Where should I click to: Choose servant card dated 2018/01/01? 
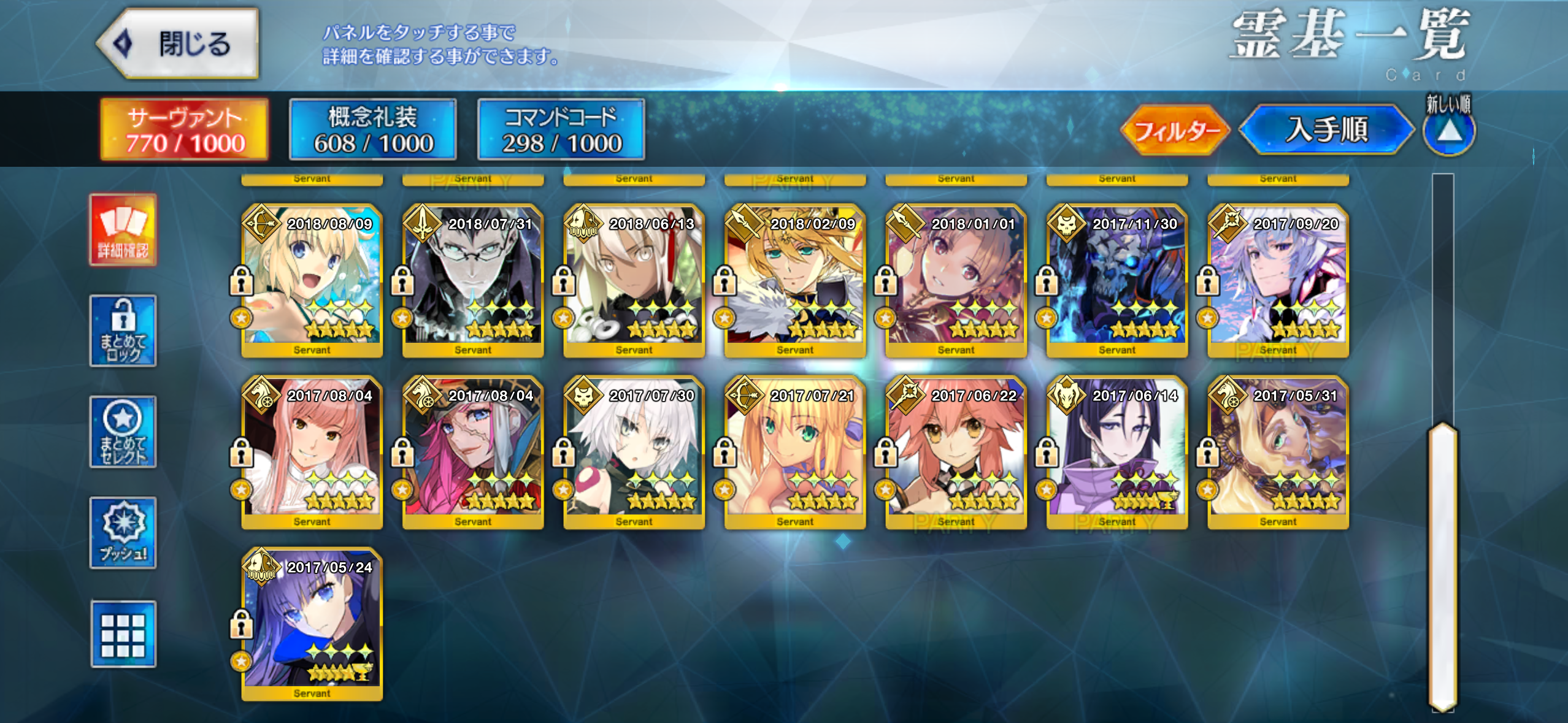coord(956,281)
